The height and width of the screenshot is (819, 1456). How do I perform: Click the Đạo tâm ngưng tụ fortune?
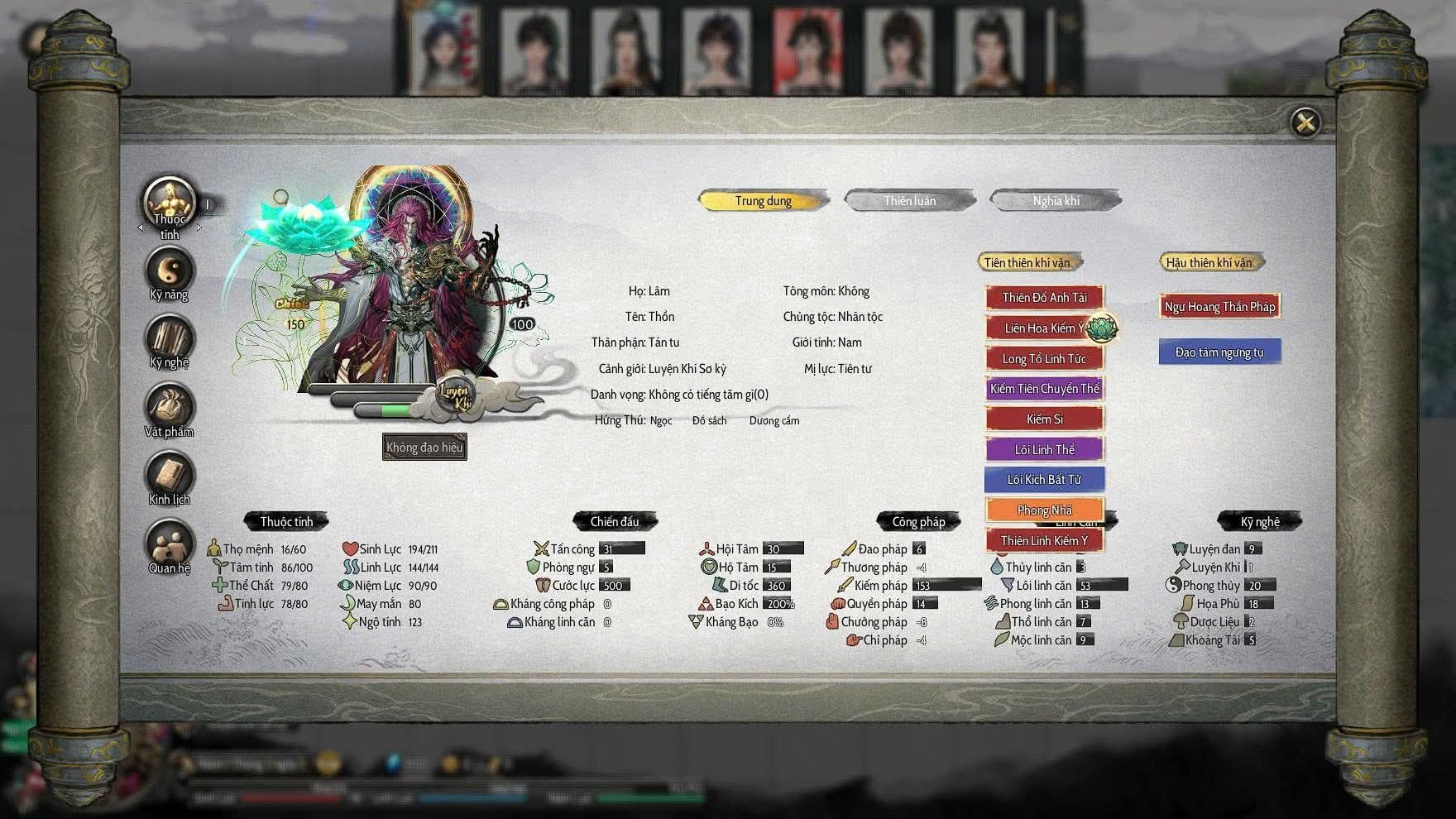pos(1219,352)
